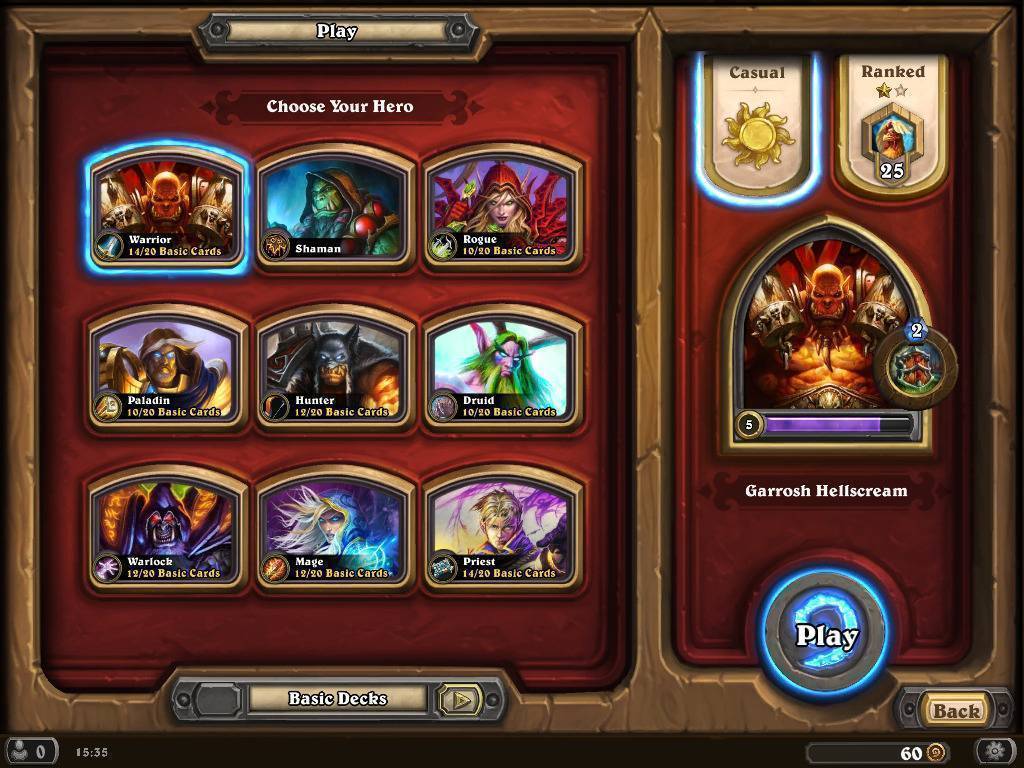The height and width of the screenshot is (768, 1024).
Task: Choose the Hunter hero deck
Action: (335, 369)
